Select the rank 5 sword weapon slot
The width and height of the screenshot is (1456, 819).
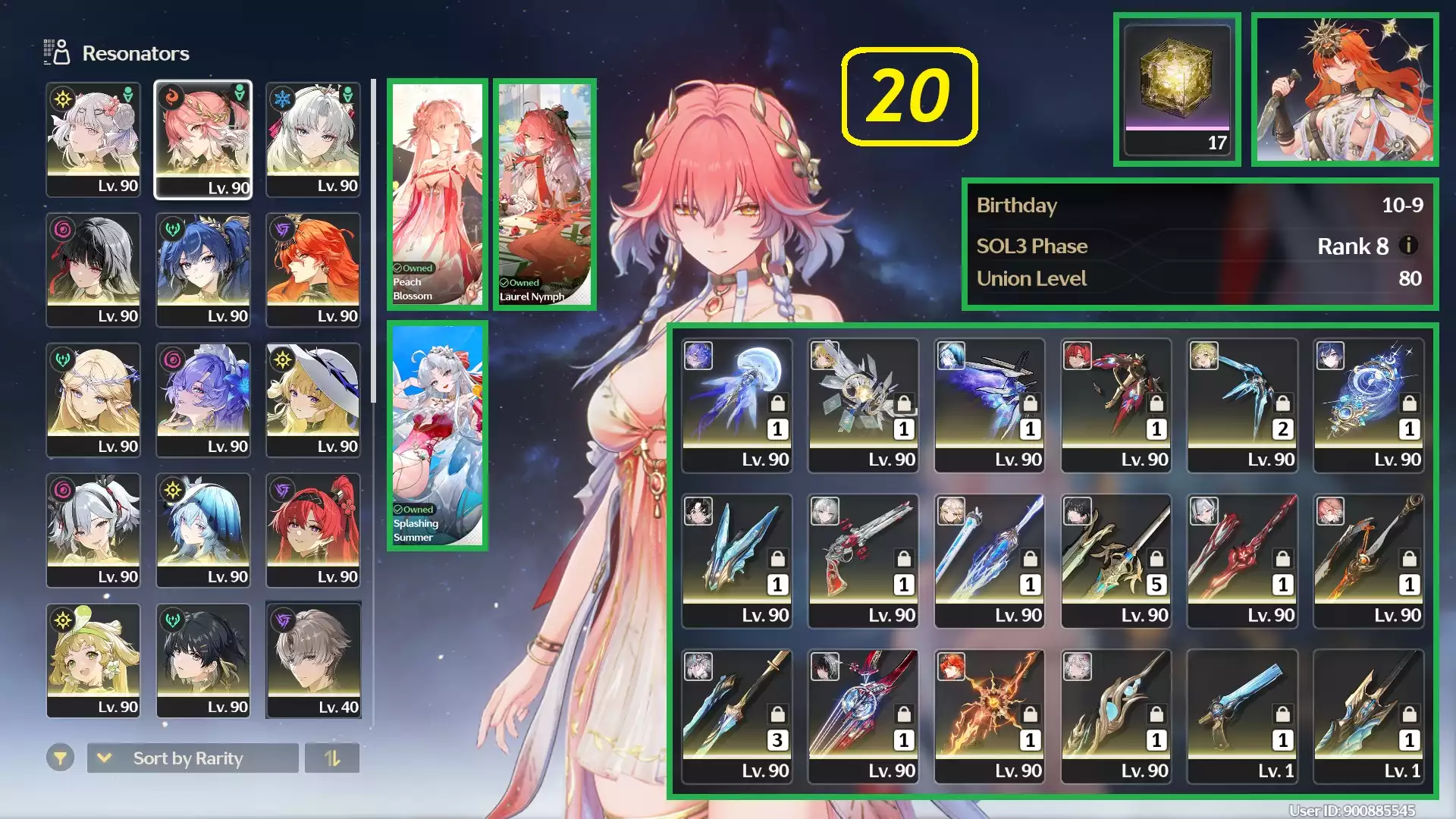[1116, 561]
